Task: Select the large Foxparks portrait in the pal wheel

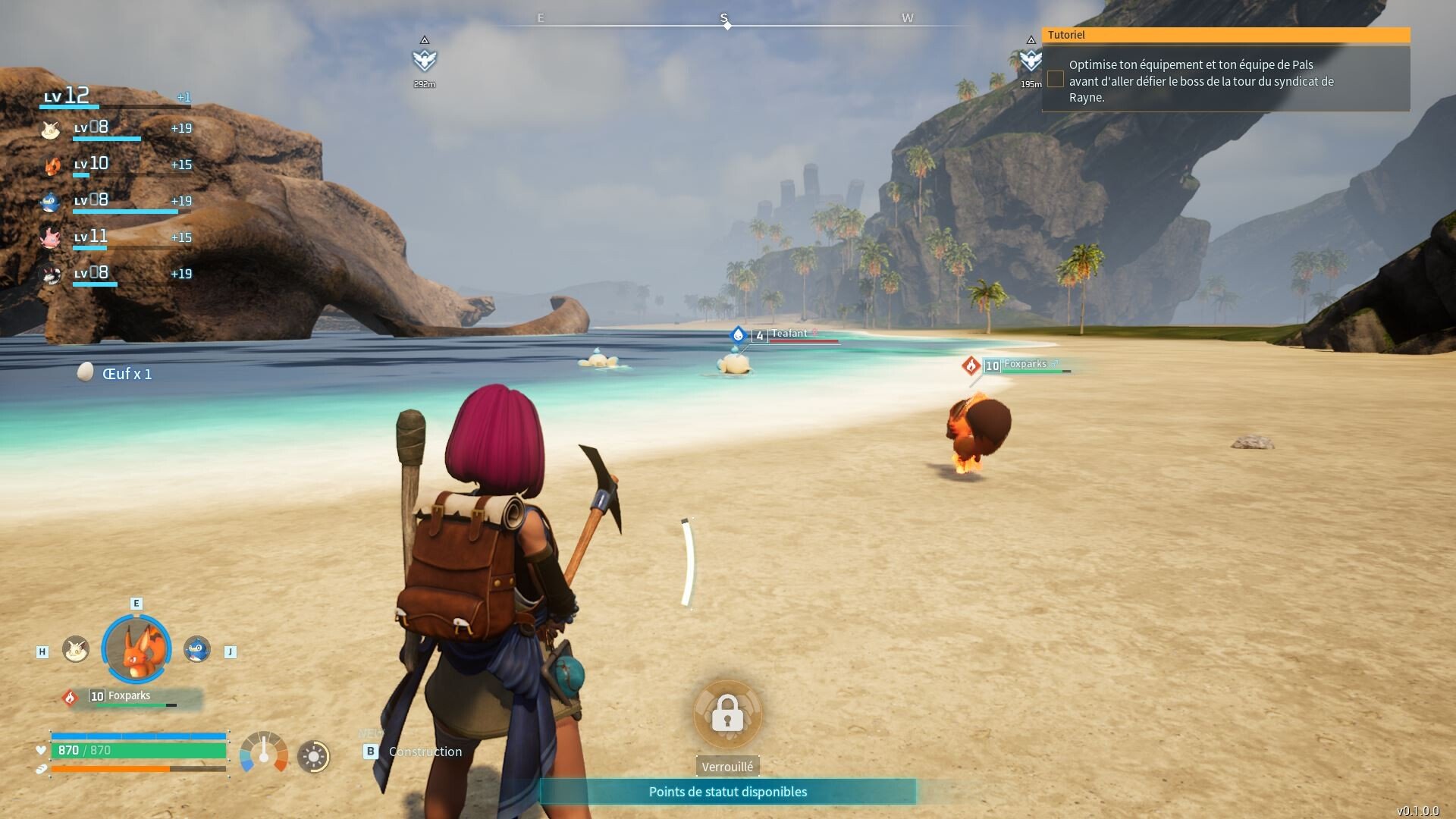Action: [x=136, y=649]
